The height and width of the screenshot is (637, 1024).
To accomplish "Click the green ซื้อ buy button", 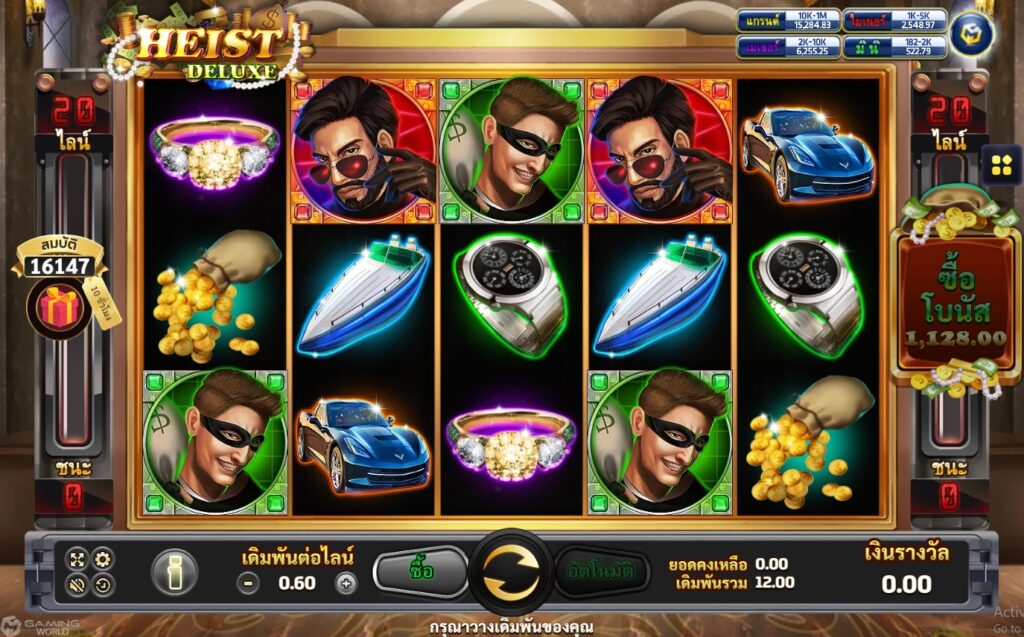I will 421,572.
